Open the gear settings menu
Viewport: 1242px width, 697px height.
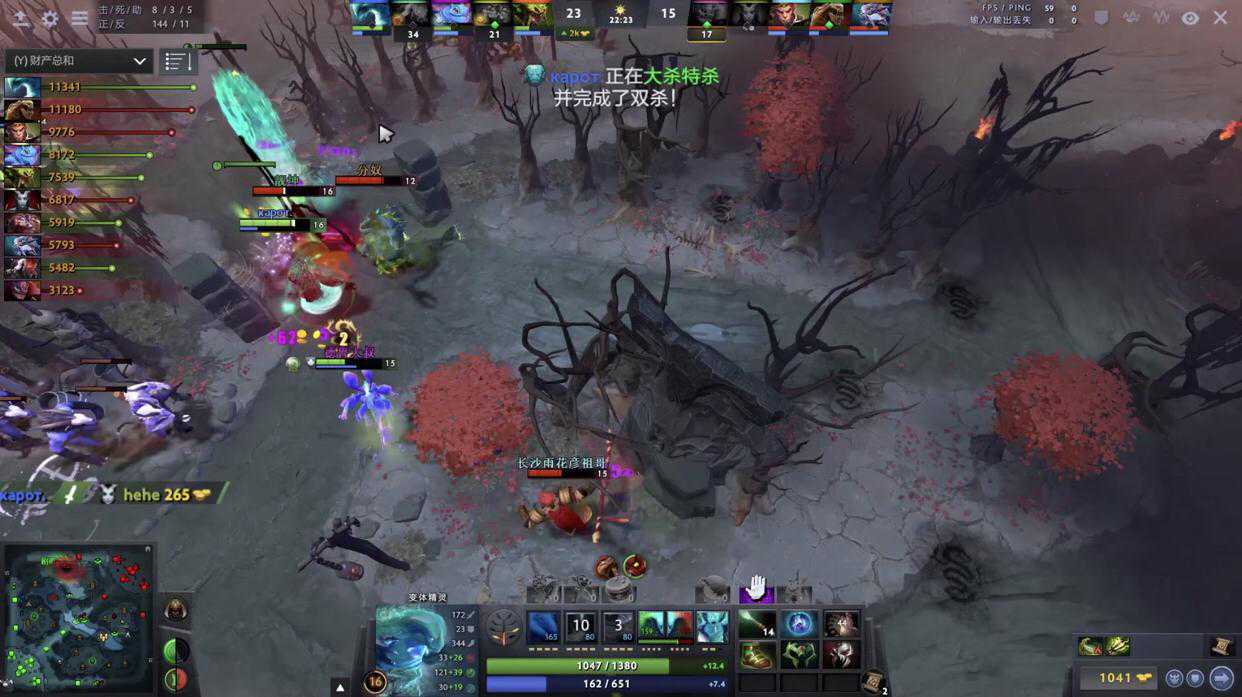tap(50, 18)
